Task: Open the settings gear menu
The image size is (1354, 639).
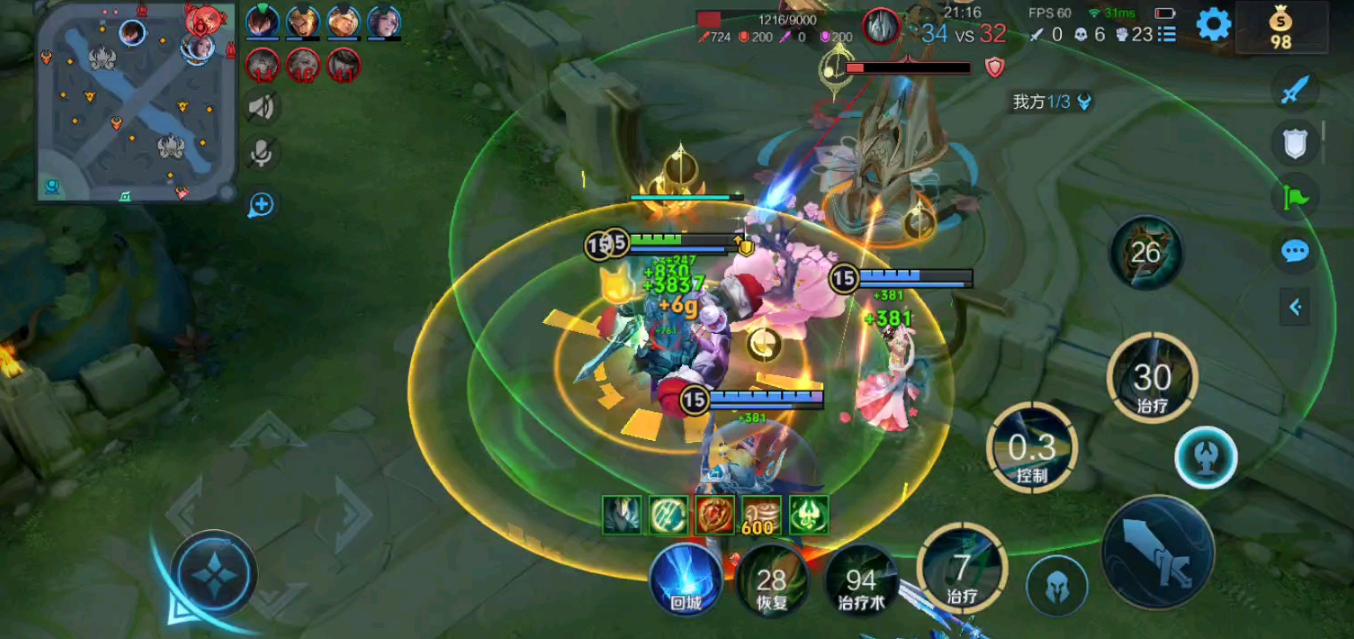Action: pyautogui.click(x=1213, y=24)
